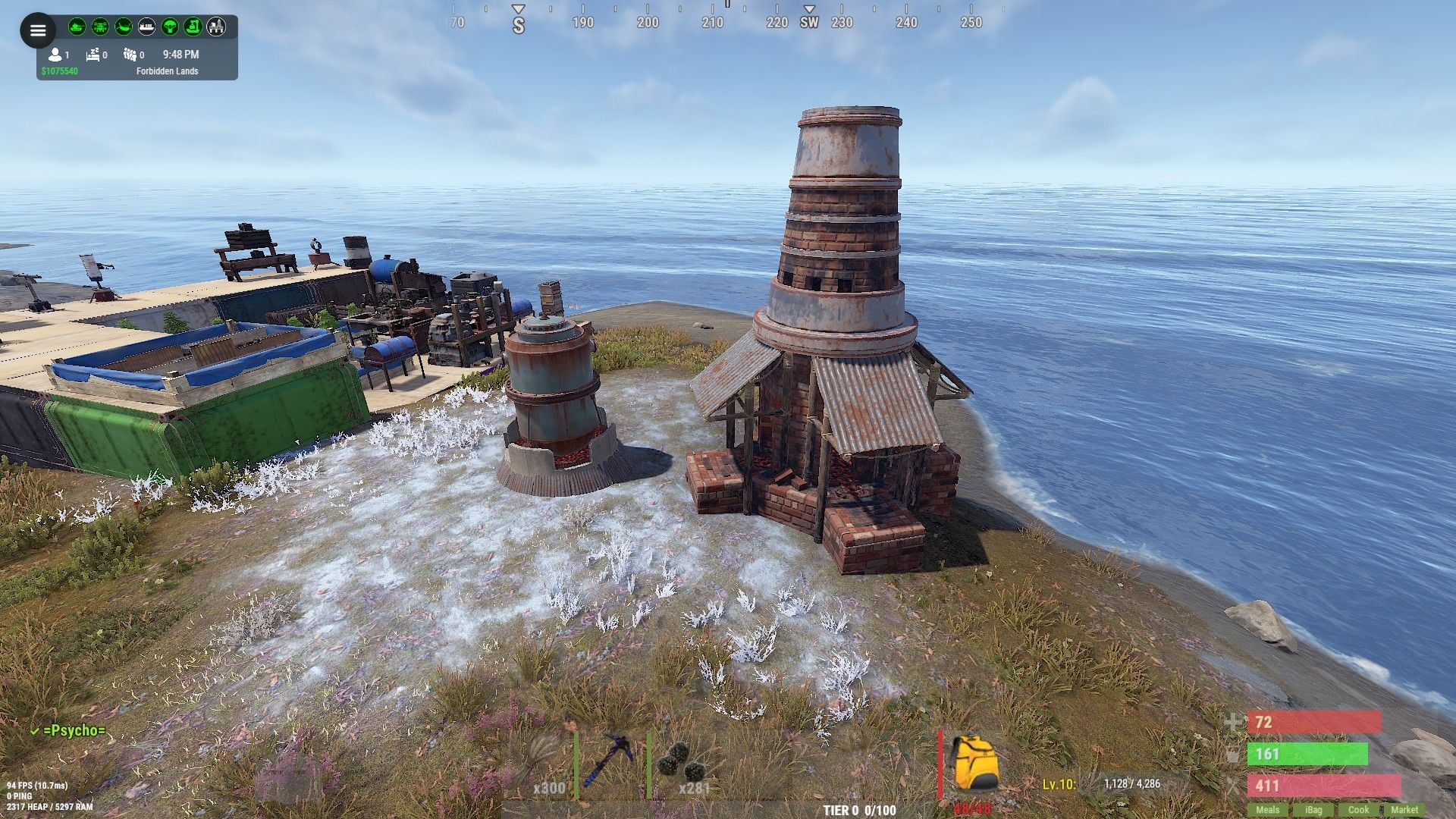Click the white oil rig event icon
Screen dimensions: 1456x819
coord(216,27)
